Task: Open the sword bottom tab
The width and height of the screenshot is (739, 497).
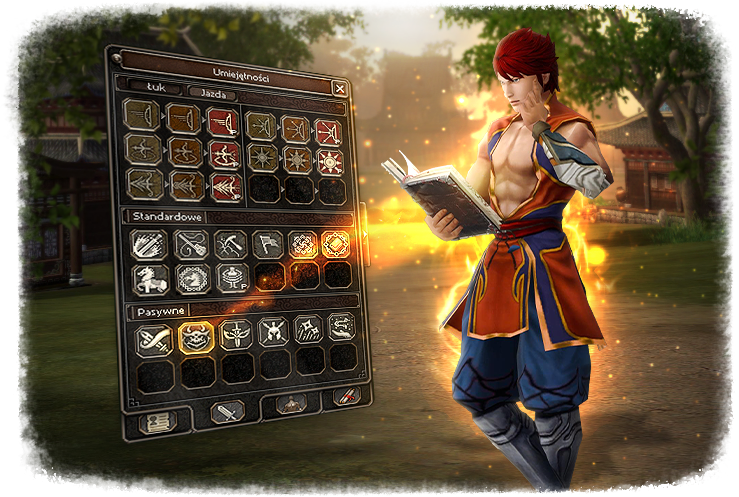Action: [227, 411]
